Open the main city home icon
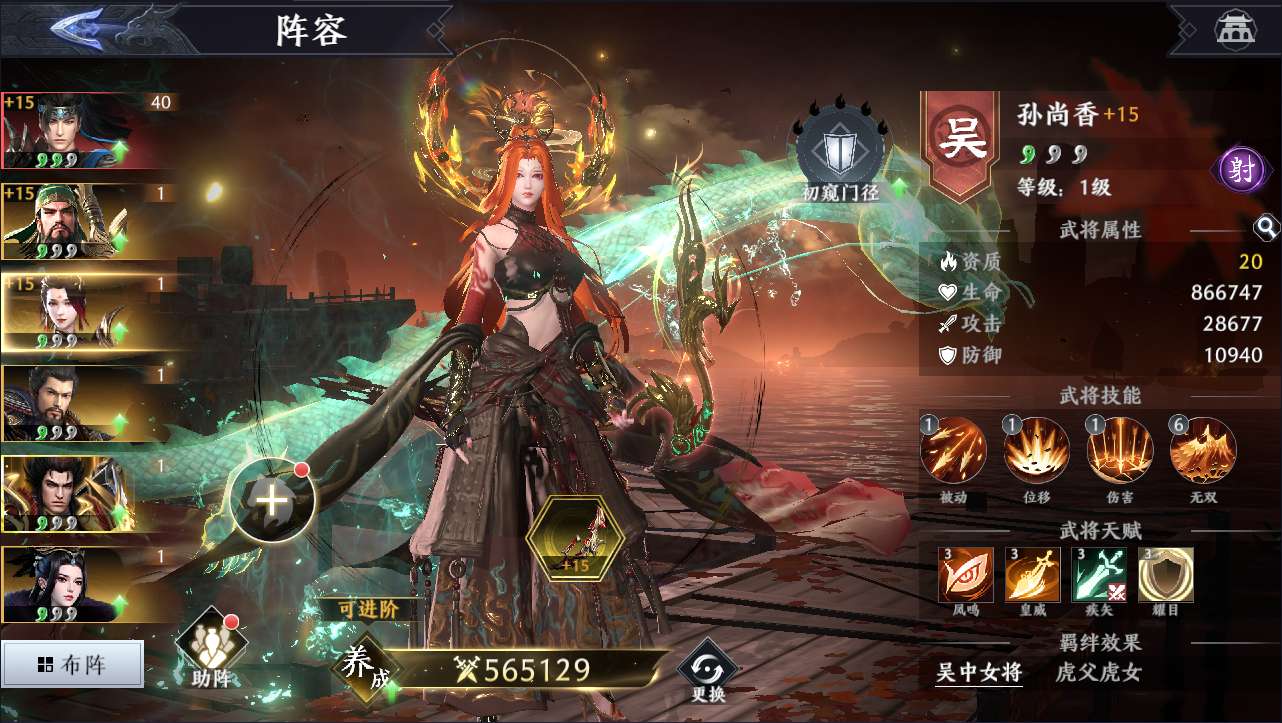Screen dimensions: 1282x723 [x=1235, y=28]
